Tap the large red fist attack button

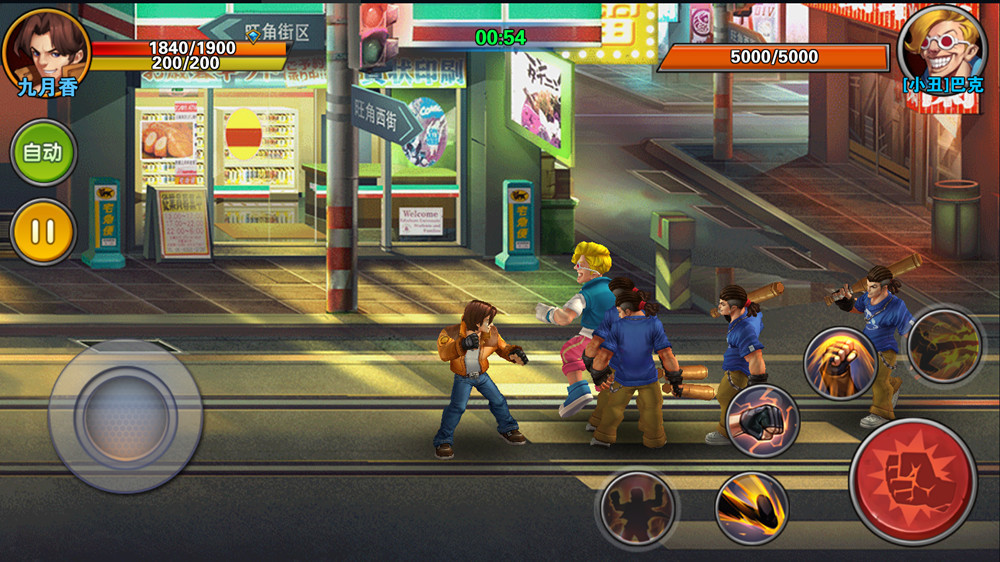click(912, 481)
